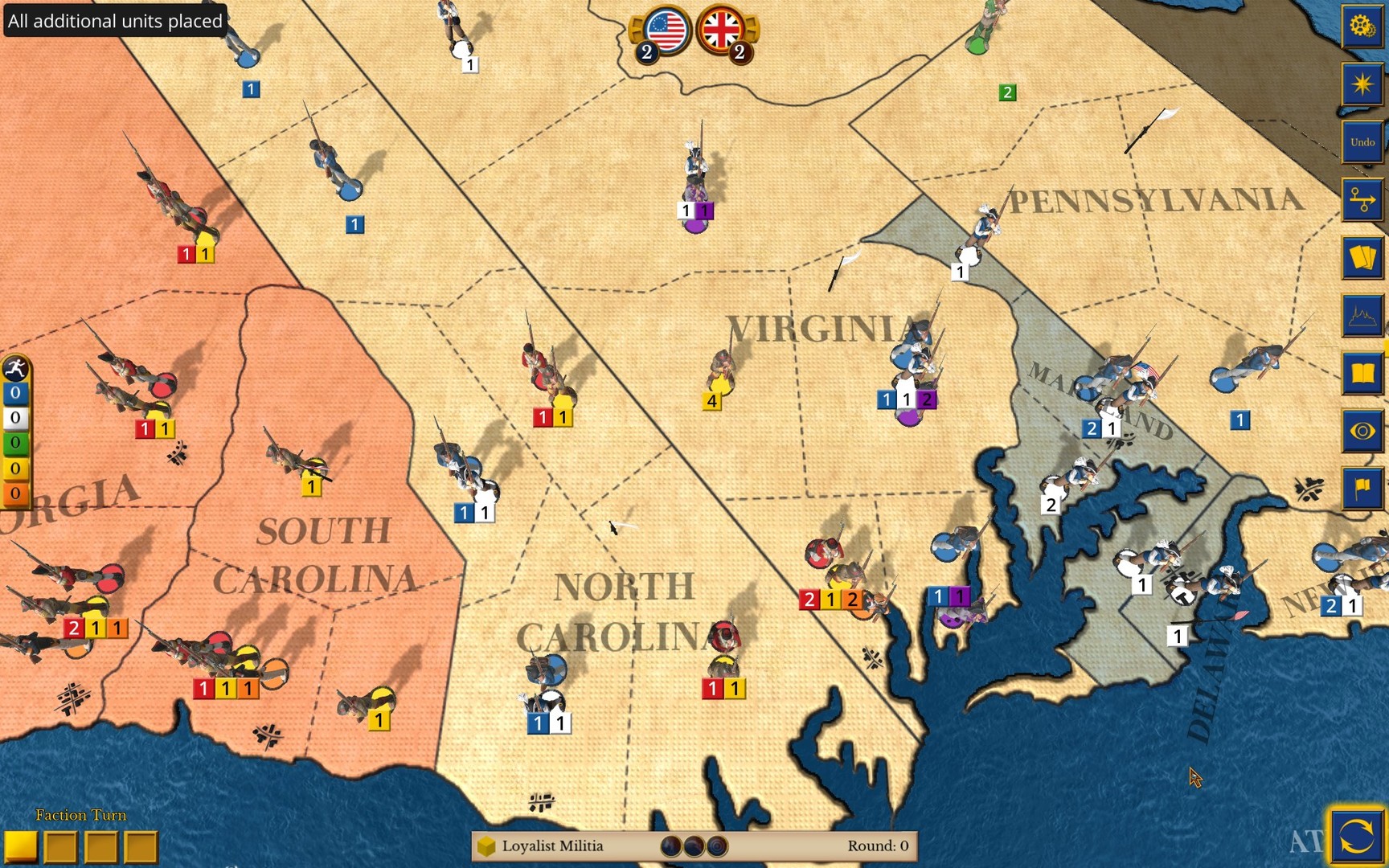Viewport: 1389px width, 868px height.
Task: Click the first dark orb in the bottom bar
Action: click(670, 845)
